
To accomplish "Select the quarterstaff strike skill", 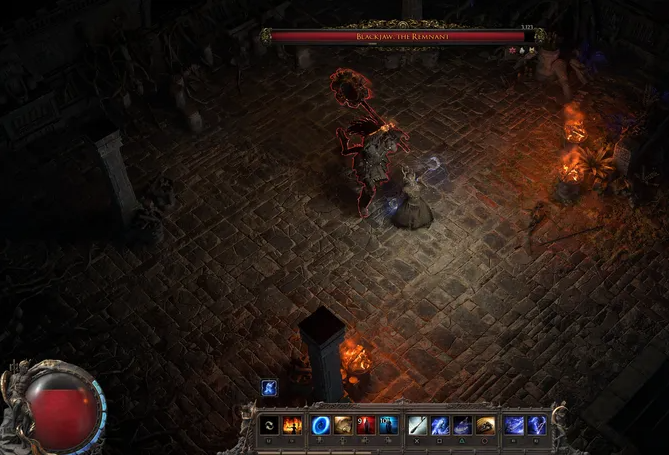I will coord(417,425).
